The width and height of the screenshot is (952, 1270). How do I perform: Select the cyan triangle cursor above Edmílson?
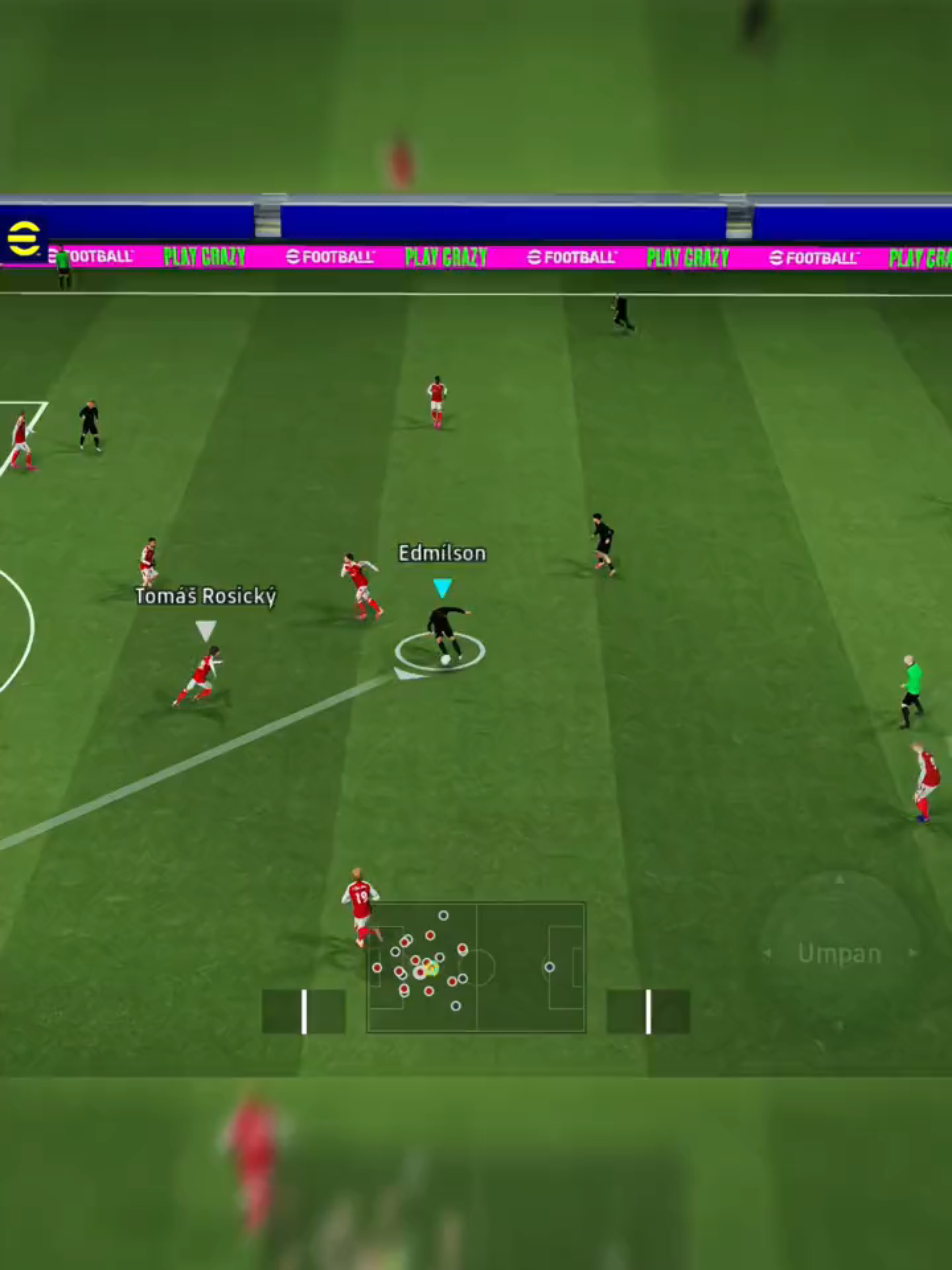coord(443,587)
